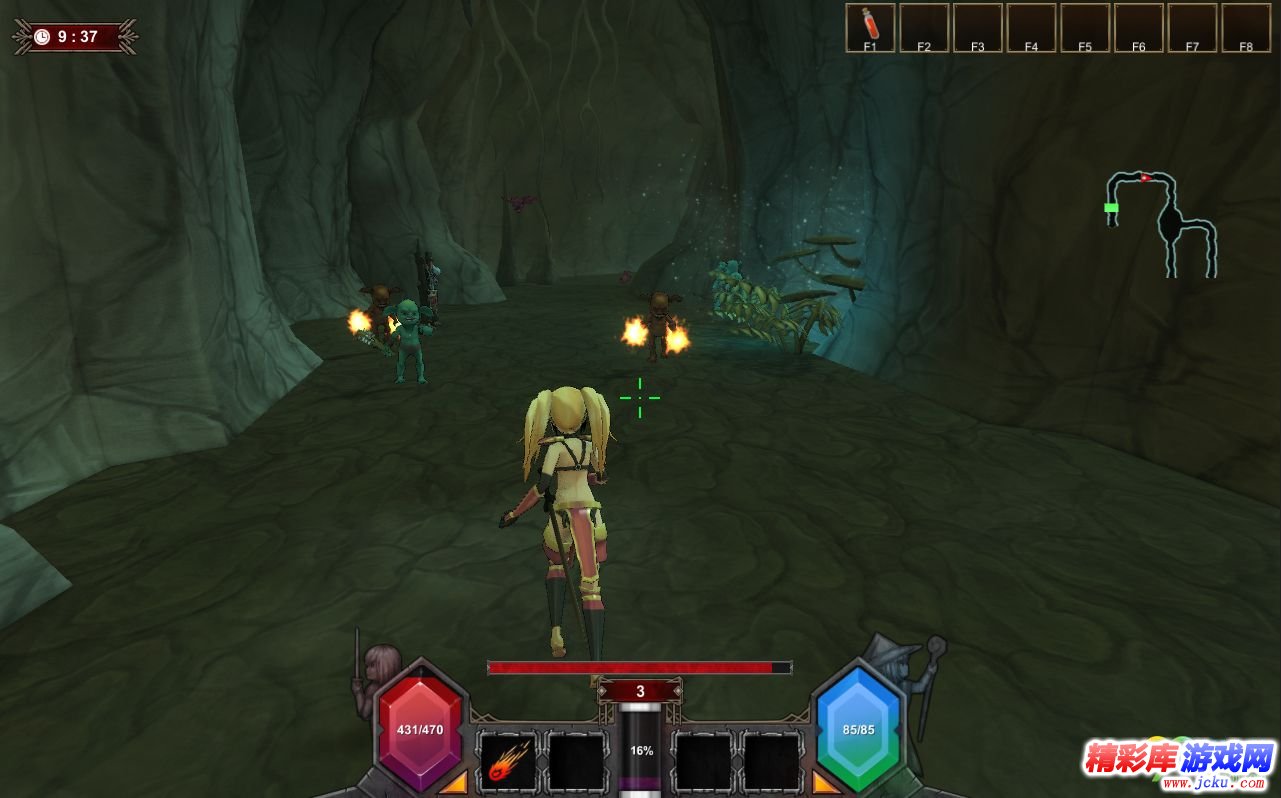The image size is (1281, 798).
Task: Activate the fireball skill icon
Action: click(x=507, y=762)
